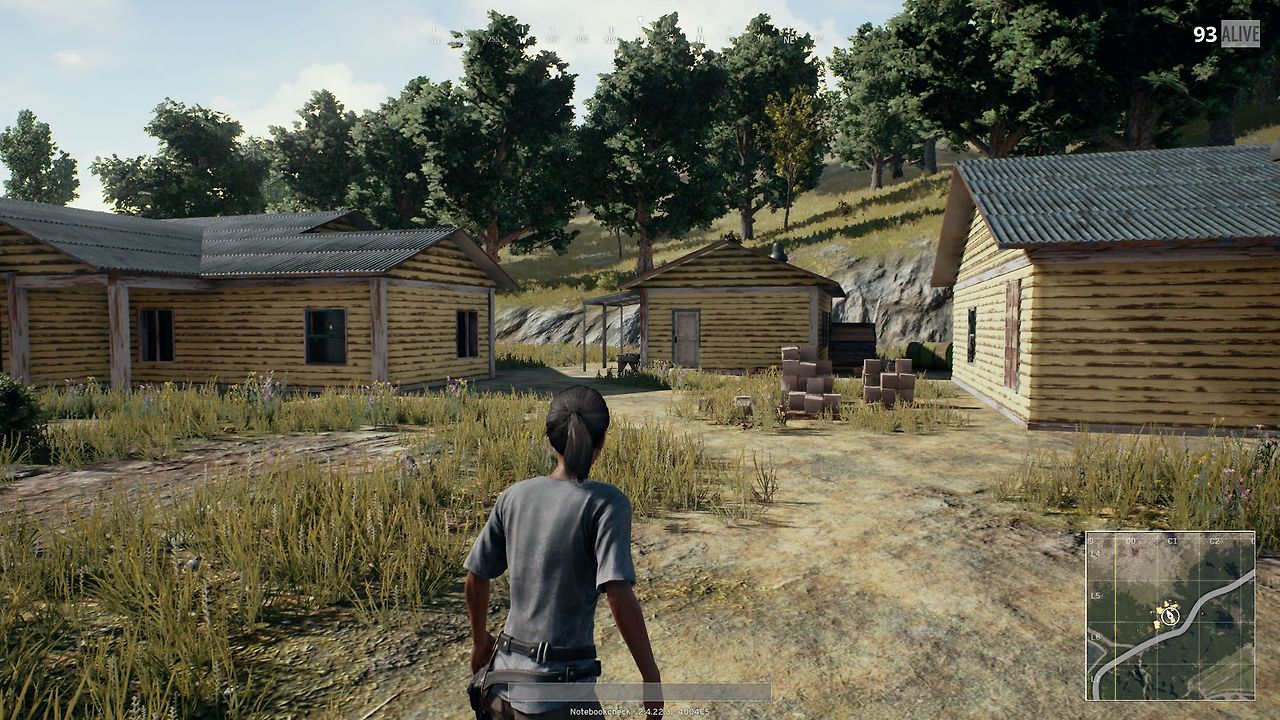Click the W direction marker on the compass
Screen dimensions: 1280x720
(x=522, y=38)
